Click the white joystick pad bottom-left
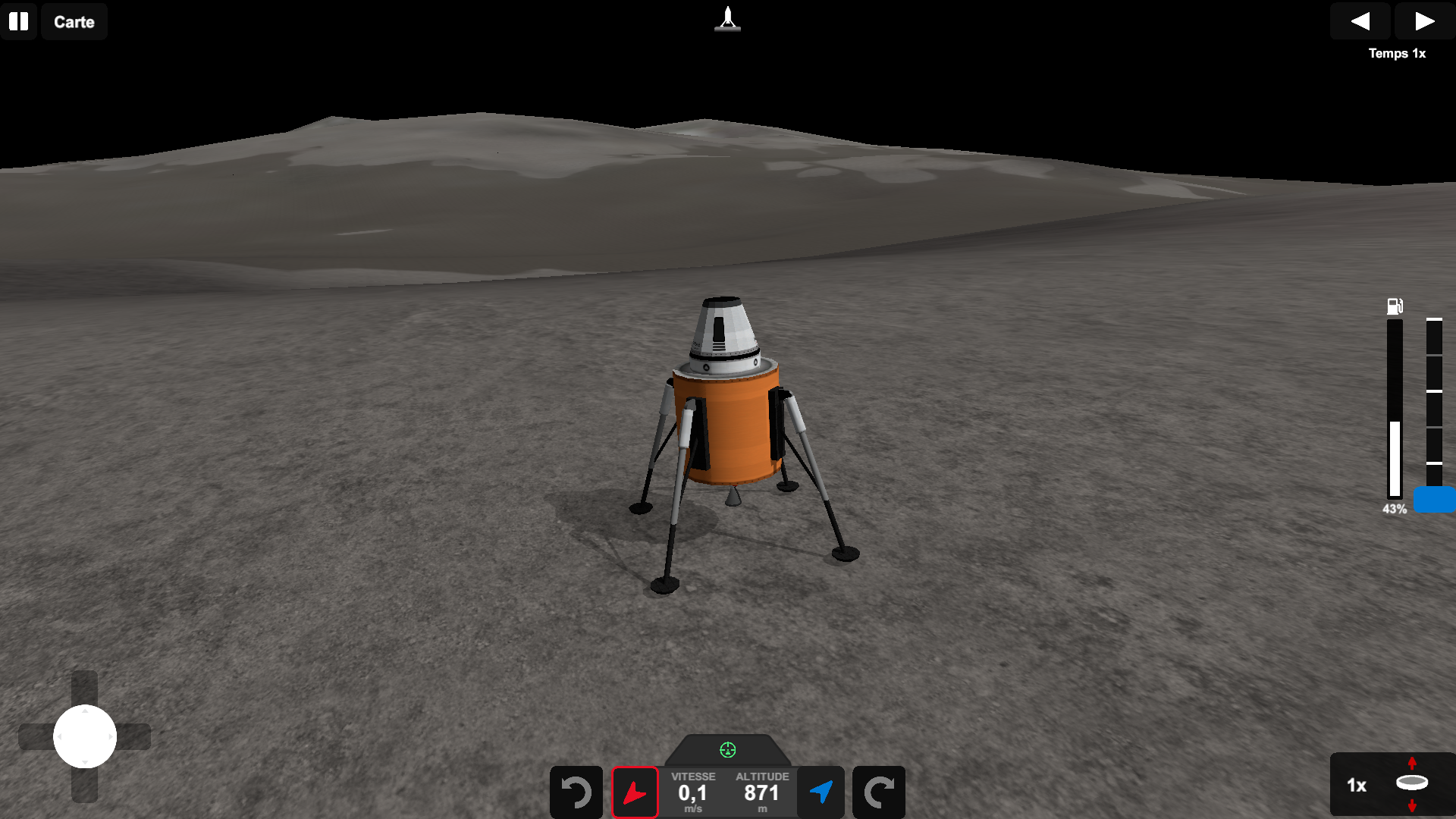Screen dimensions: 1456x819 [x=84, y=736]
